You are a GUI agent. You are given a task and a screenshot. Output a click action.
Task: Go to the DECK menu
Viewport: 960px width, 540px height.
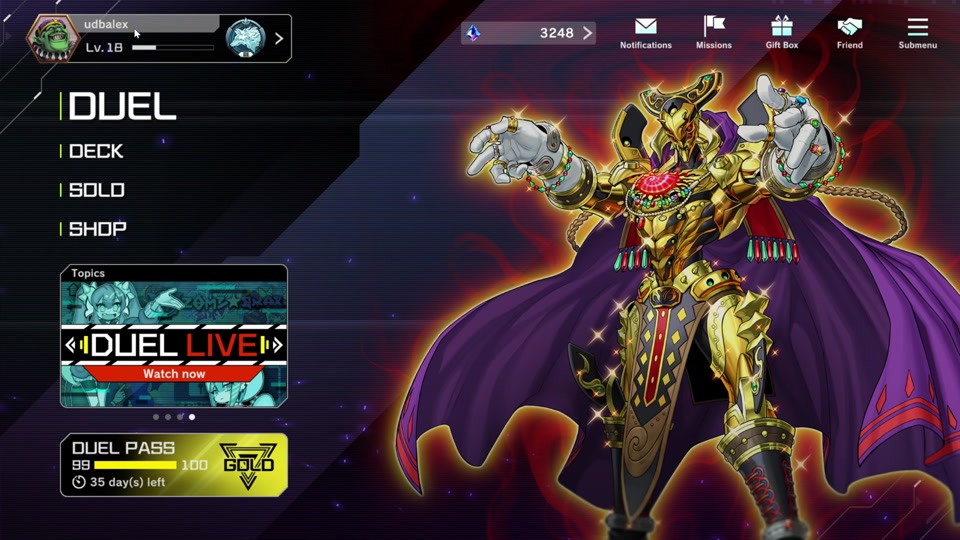pyautogui.click(x=96, y=151)
